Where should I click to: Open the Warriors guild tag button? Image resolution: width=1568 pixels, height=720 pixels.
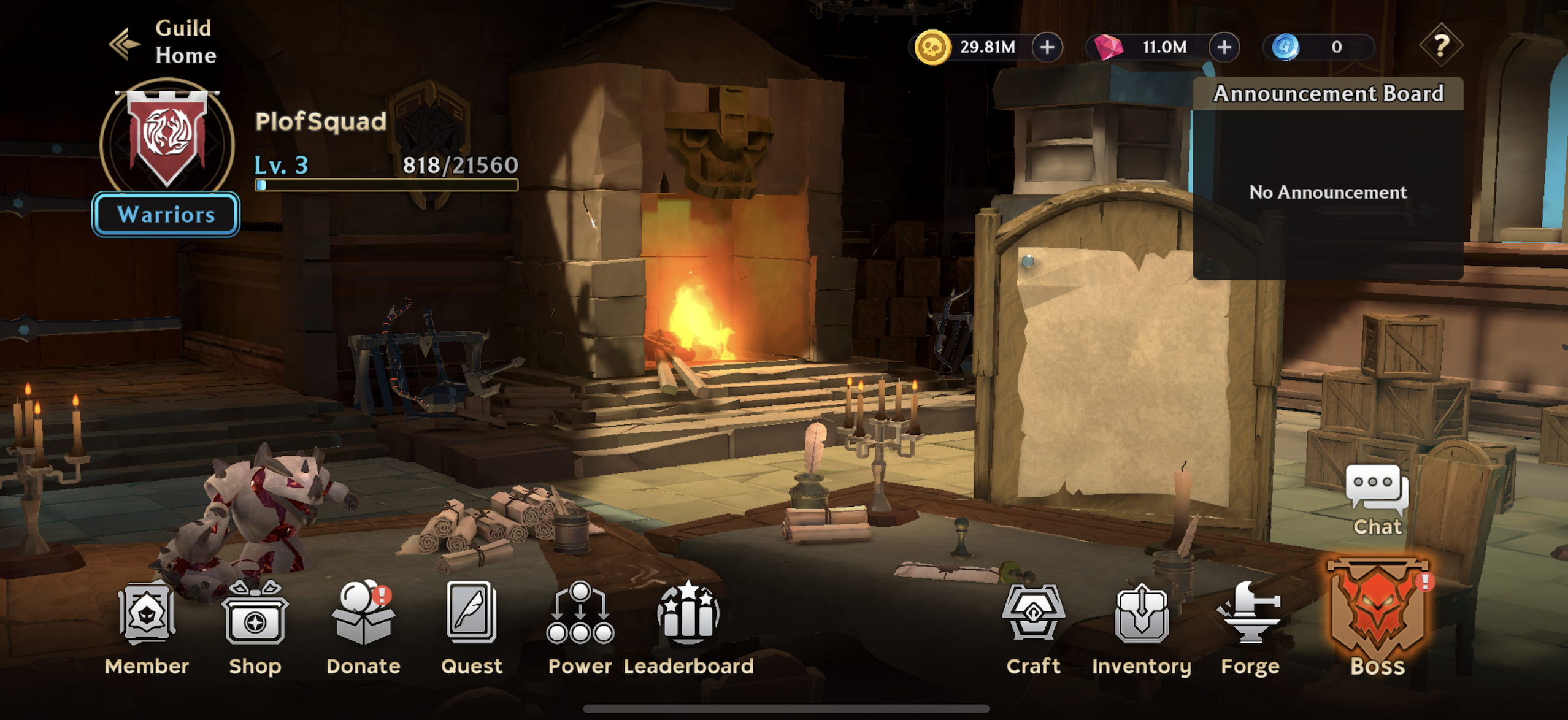click(166, 214)
